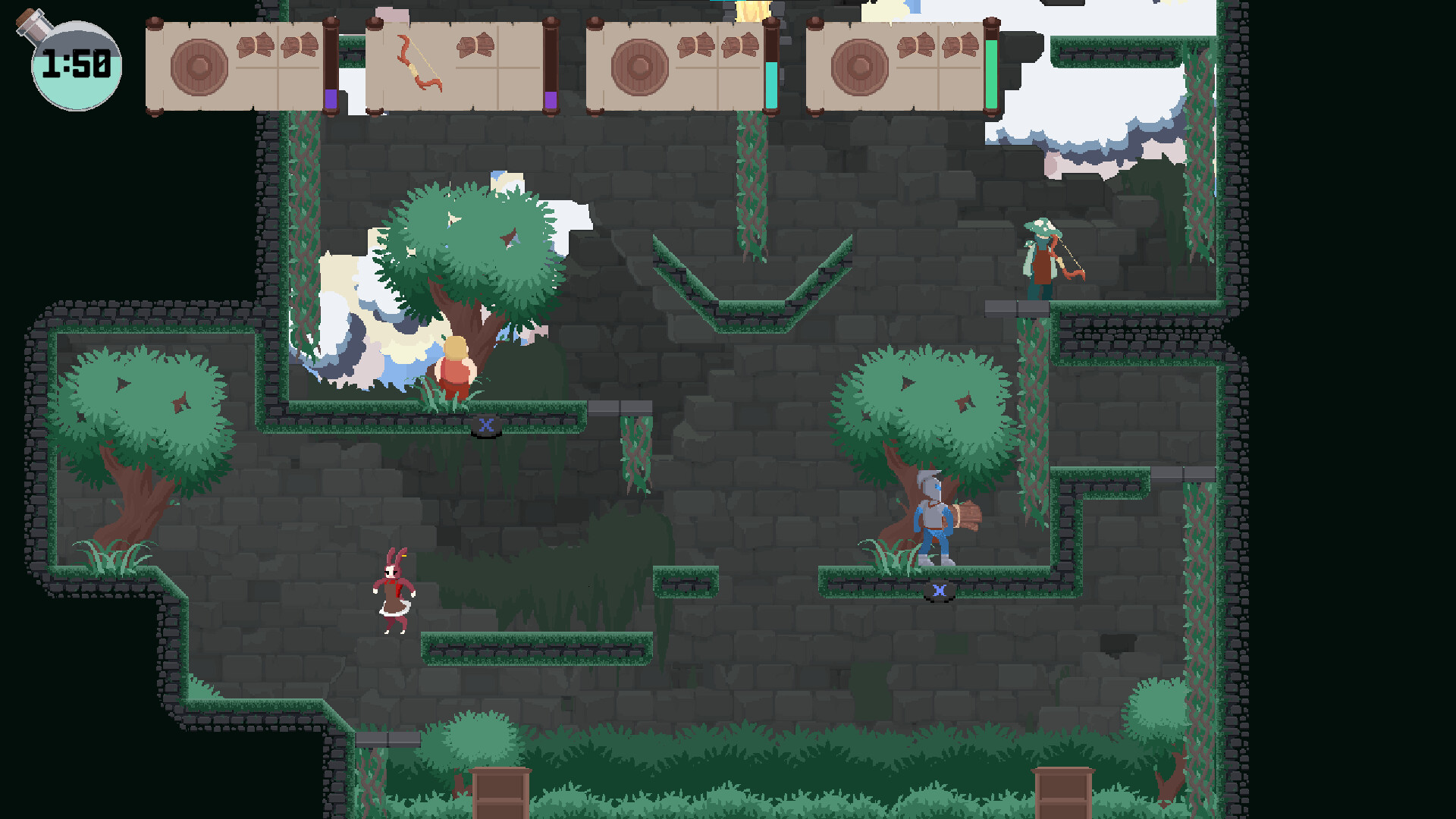Viewport: 1456px width, 819px height.
Task: Select the second wood bundle on the fourth scroll
Action: 957,47
